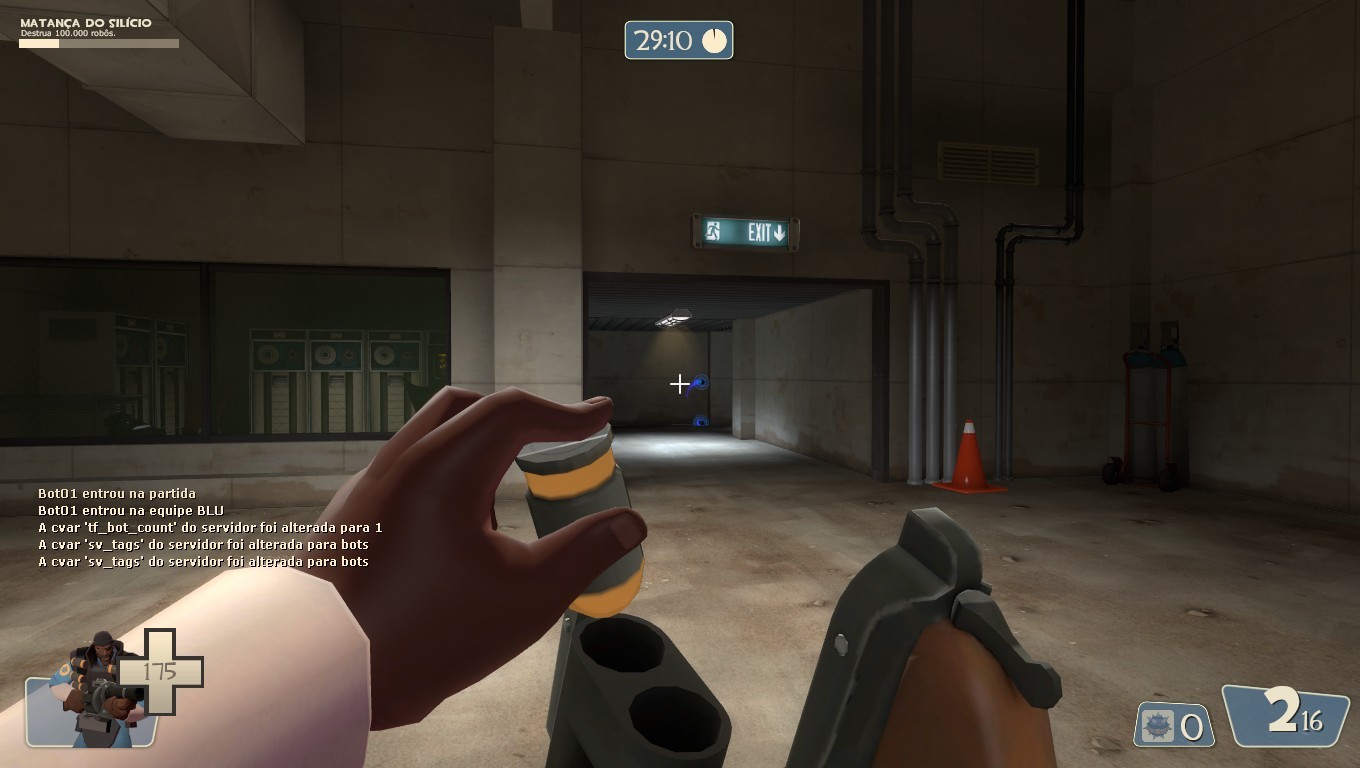Viewport: 1360px width, 768px height.
Task: Click the arrow on the EXIT sign
Action: [779, 230]
